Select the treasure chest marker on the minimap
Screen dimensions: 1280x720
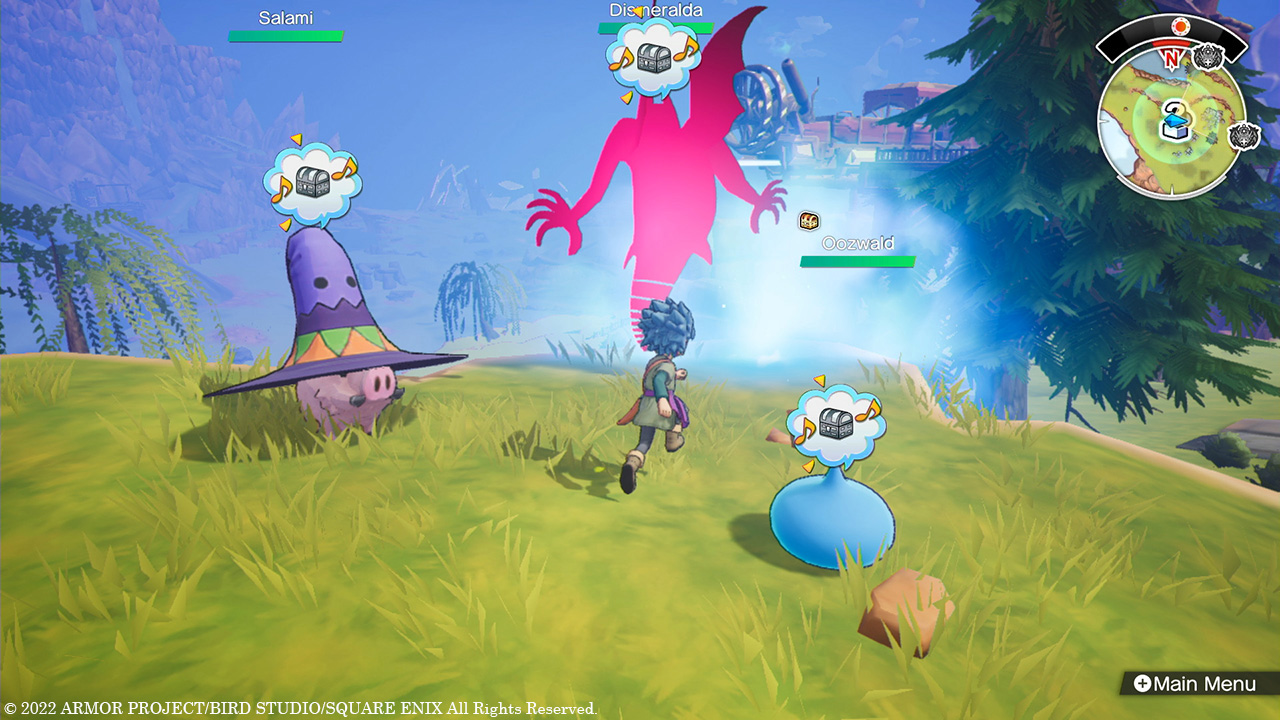point(1173,125)
